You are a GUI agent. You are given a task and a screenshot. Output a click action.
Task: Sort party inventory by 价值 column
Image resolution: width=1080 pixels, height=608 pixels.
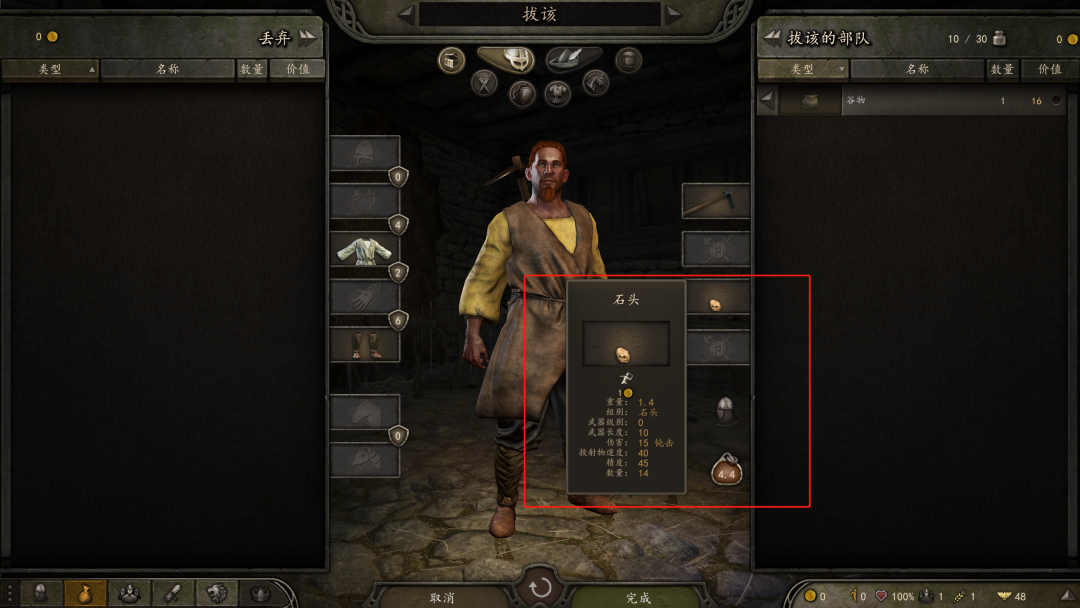click(x=1049, y=69)
